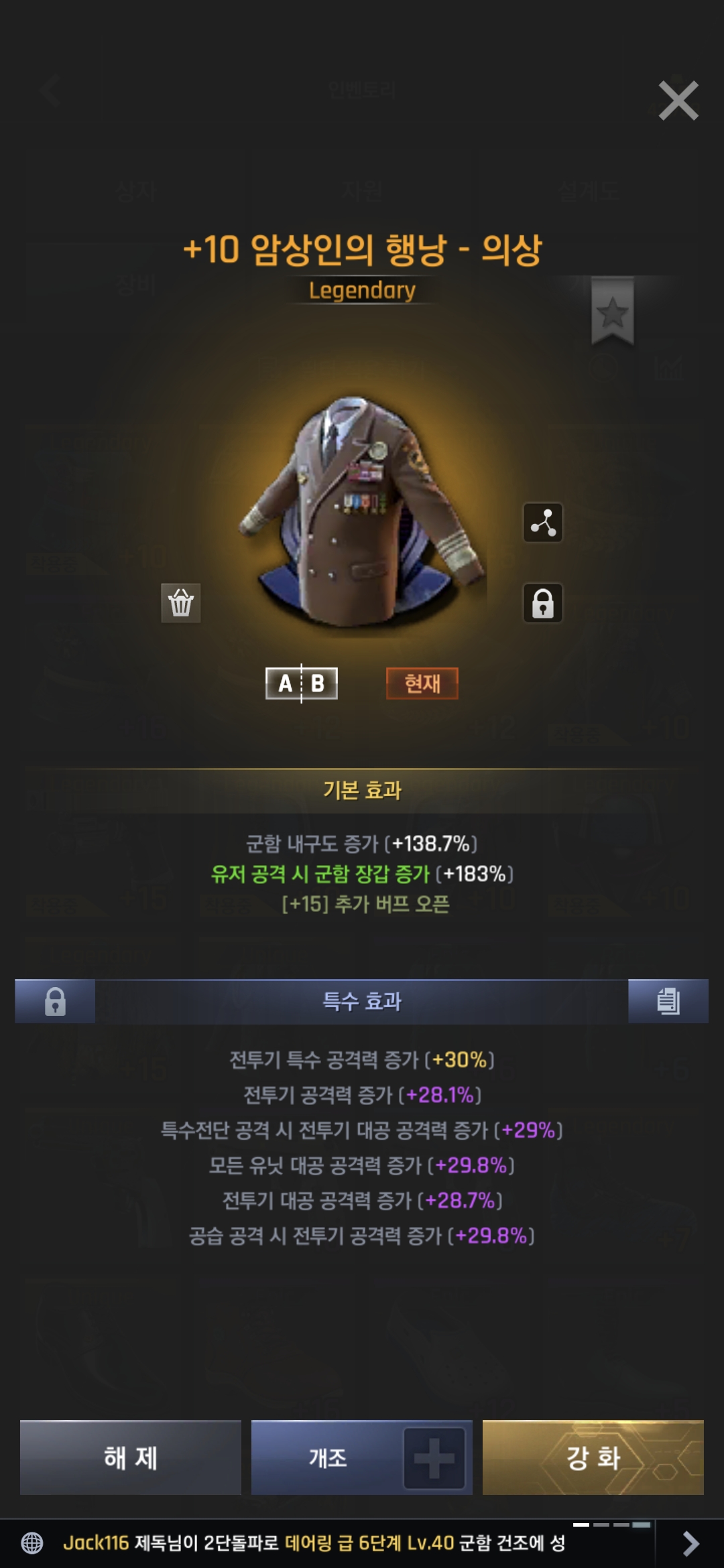The image size is (724, 1568).
Task: Tap the gold 강화 enhance button
Action: (593, 1457)
